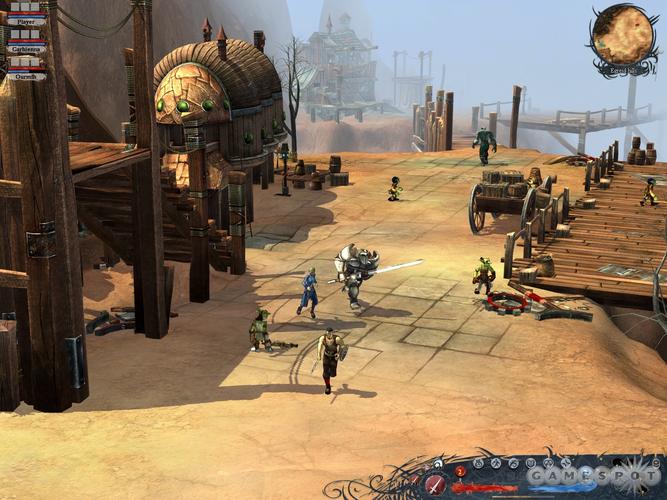Select the third party member's nameplate
Screen dimensions: 667x500
[25, 76]
